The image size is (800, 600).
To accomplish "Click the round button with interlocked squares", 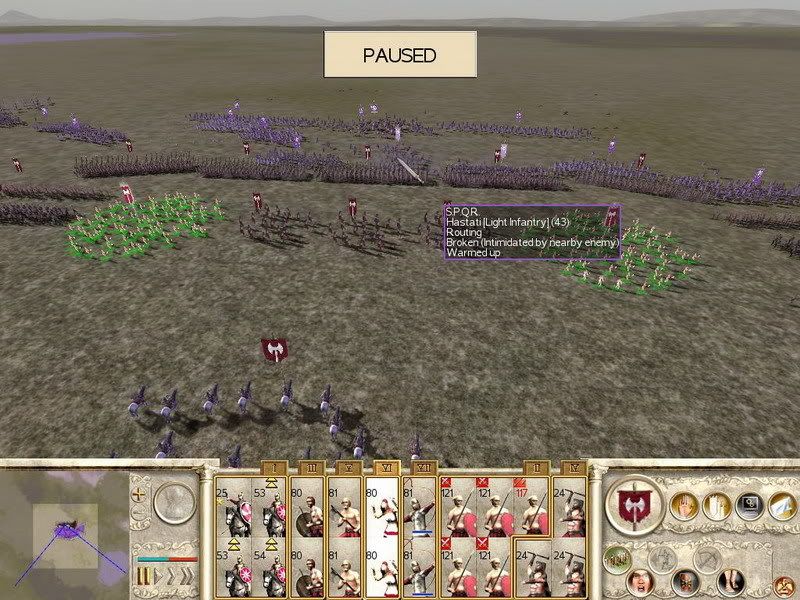I will (x=748, y=507).
